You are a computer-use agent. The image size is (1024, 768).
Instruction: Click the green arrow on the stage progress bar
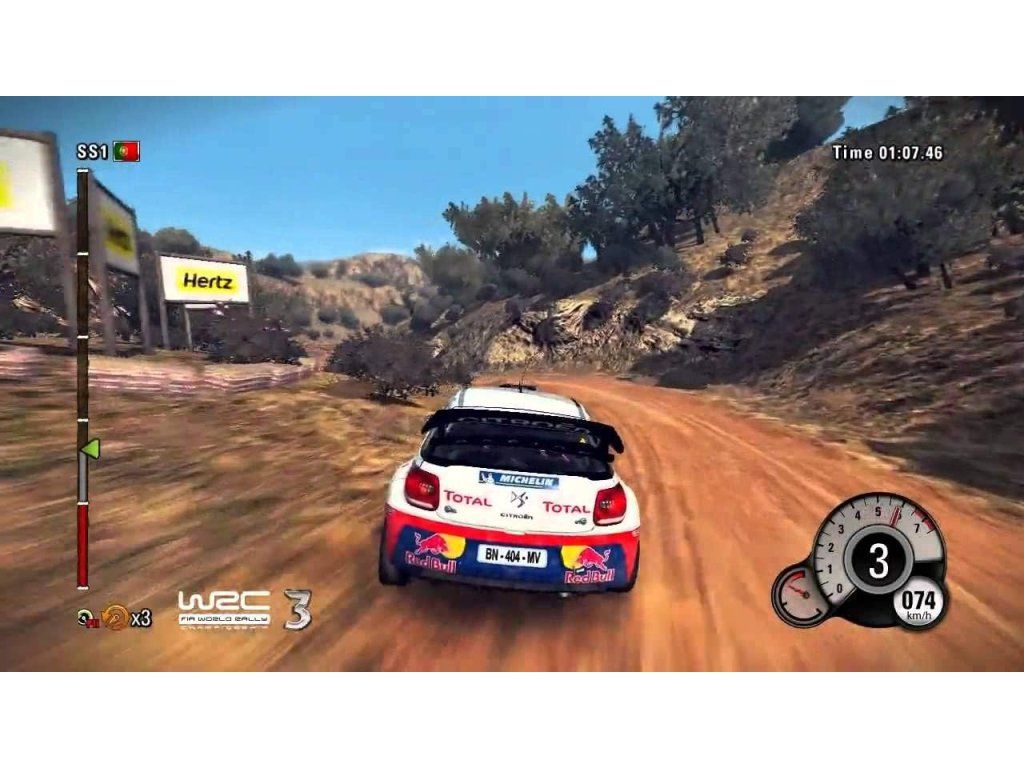(90, 448)
